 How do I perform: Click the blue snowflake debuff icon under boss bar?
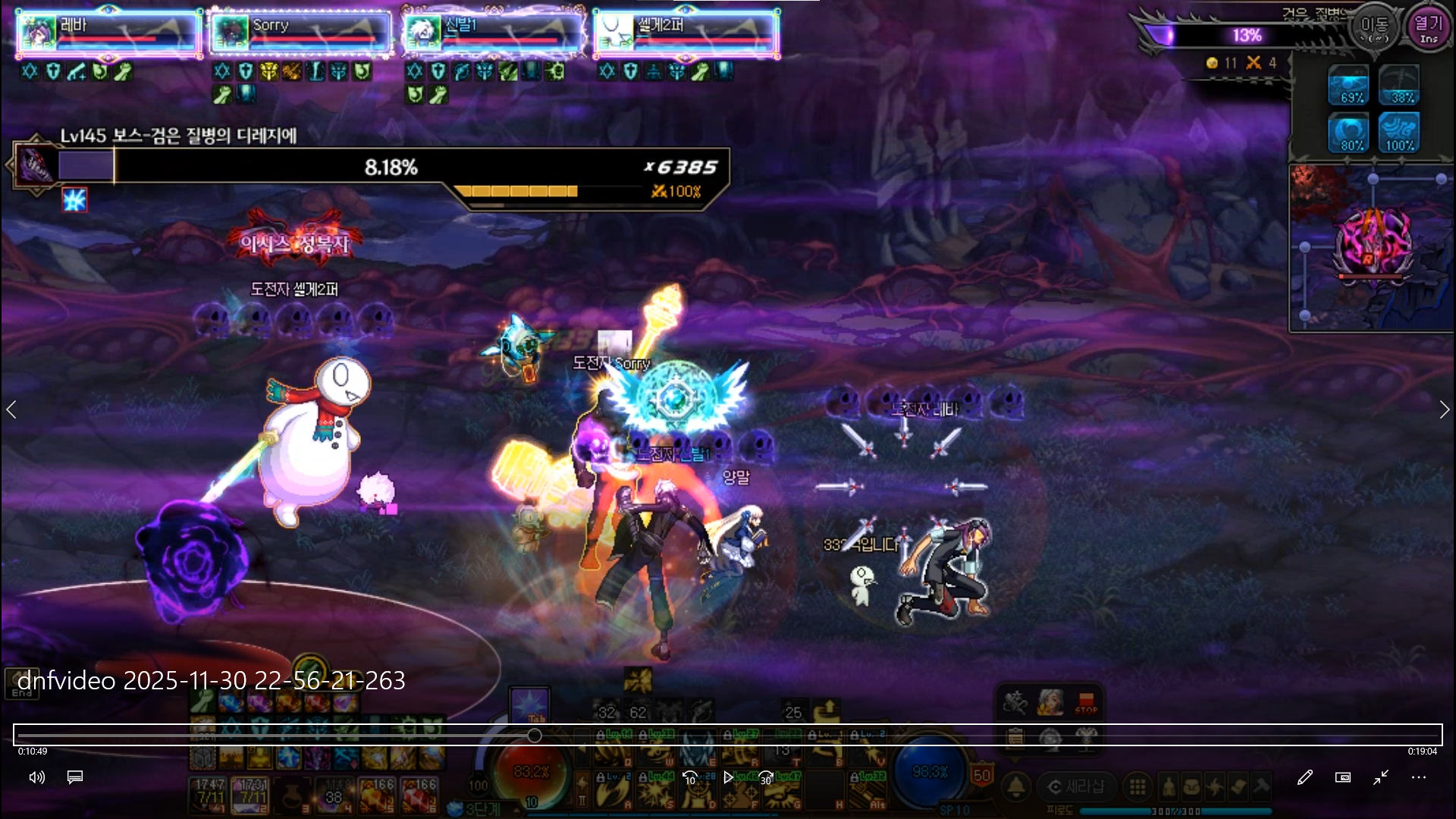coord(74,200)
